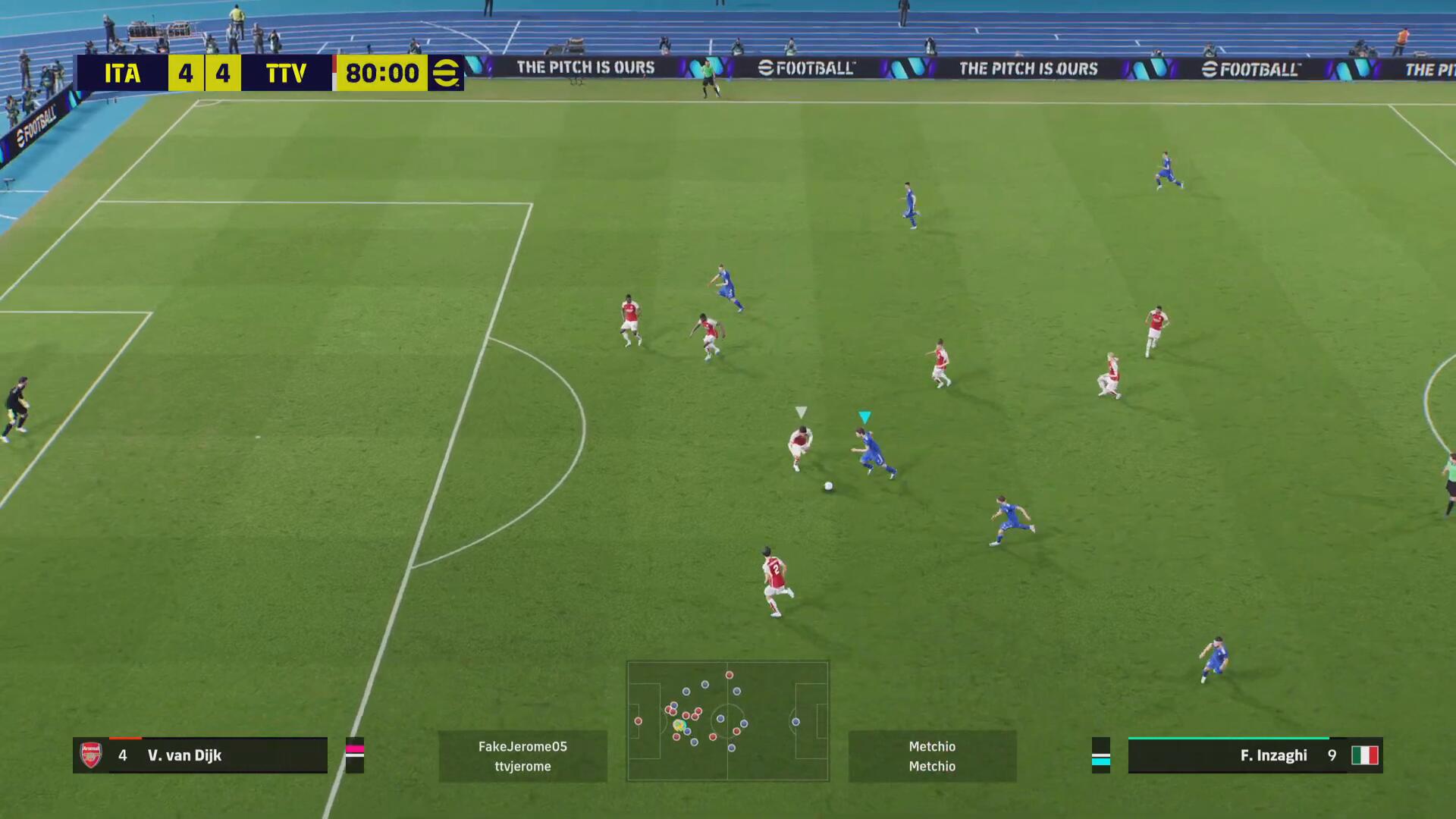Select the F. Inzaghi player panel

(x=1255, y=755)
